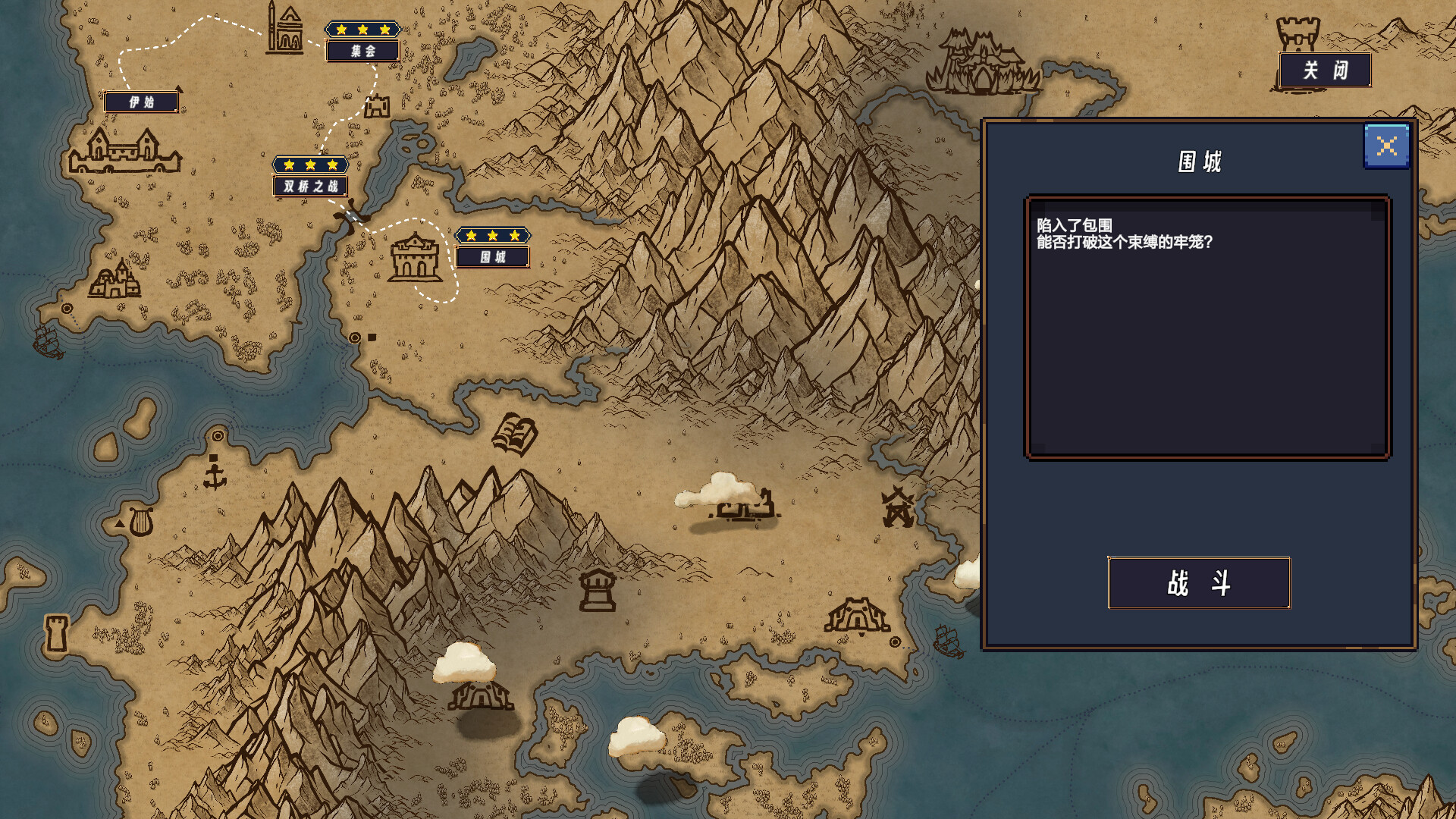Click the open book landmark on the map

(514, 432)
